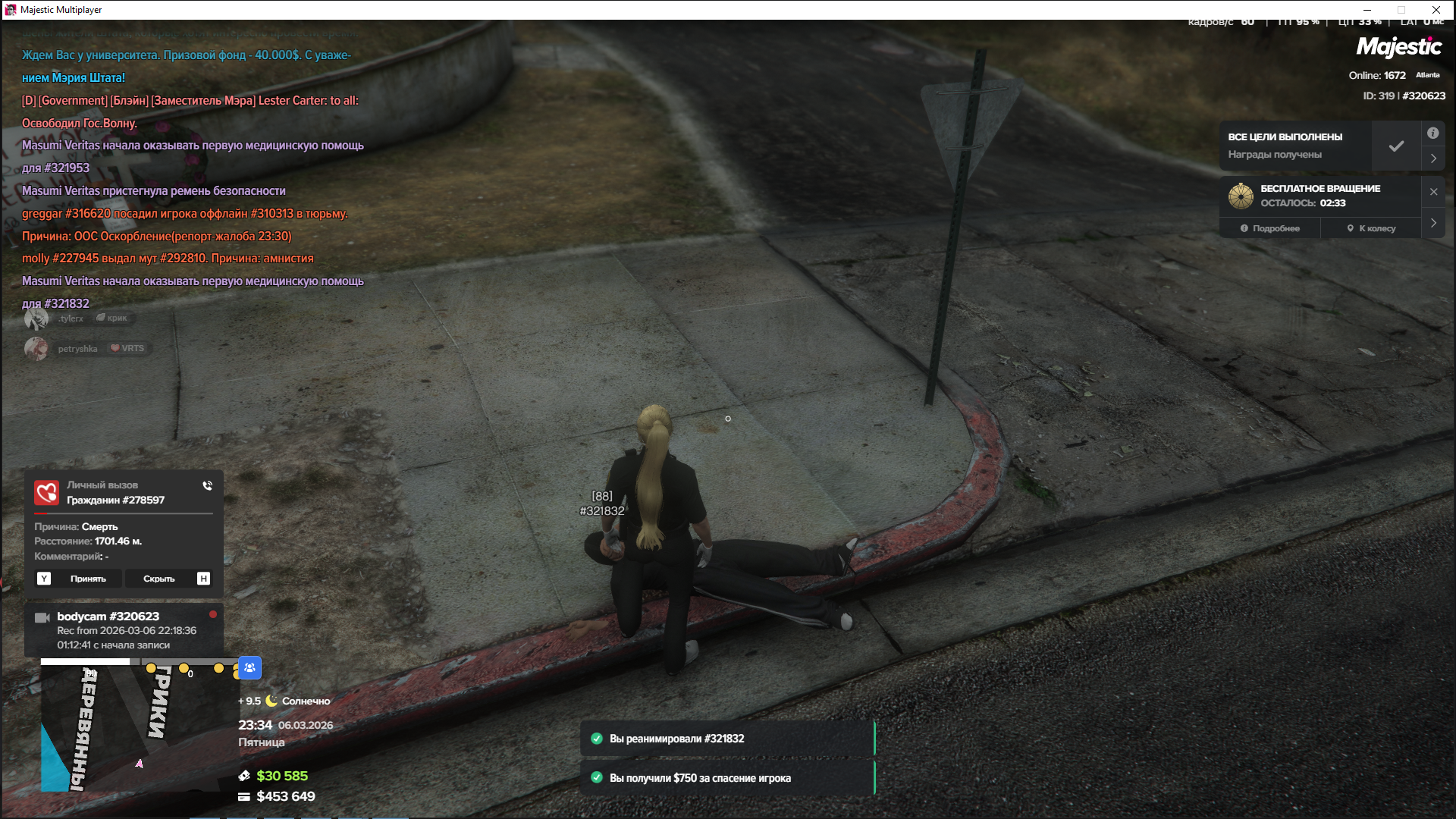Open the goals info icon
This screenshot has width=1456, height=819.
pyautogui.click(x=1432, y=133)
